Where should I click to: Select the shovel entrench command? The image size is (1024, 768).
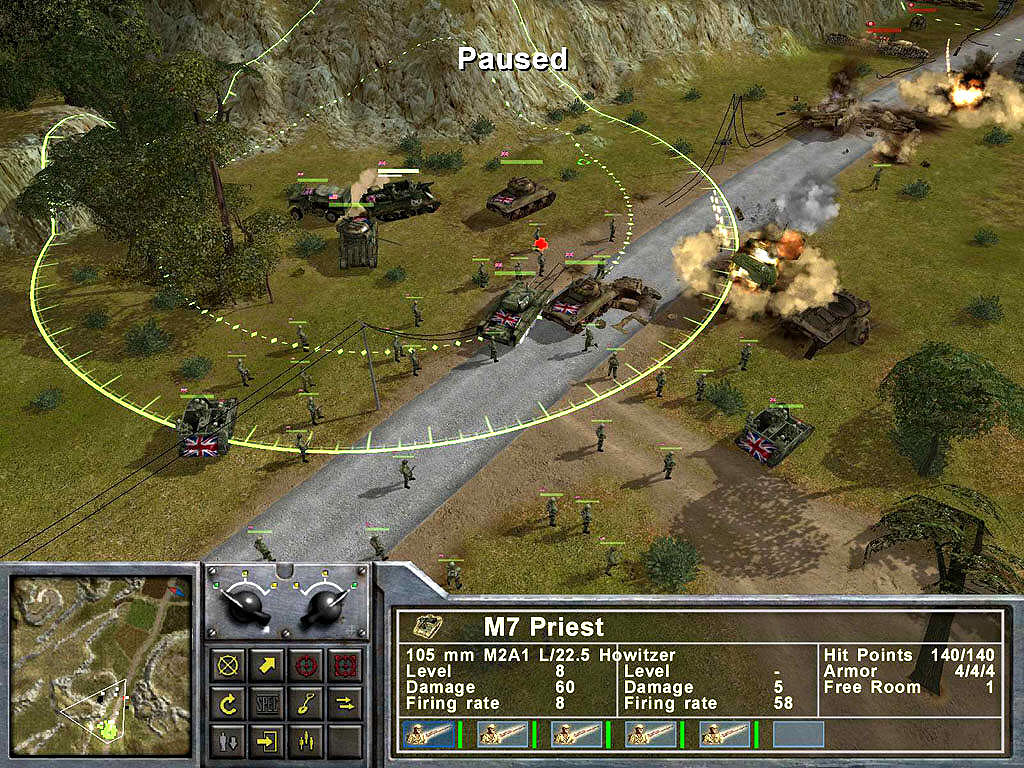(x=306, y=703)
